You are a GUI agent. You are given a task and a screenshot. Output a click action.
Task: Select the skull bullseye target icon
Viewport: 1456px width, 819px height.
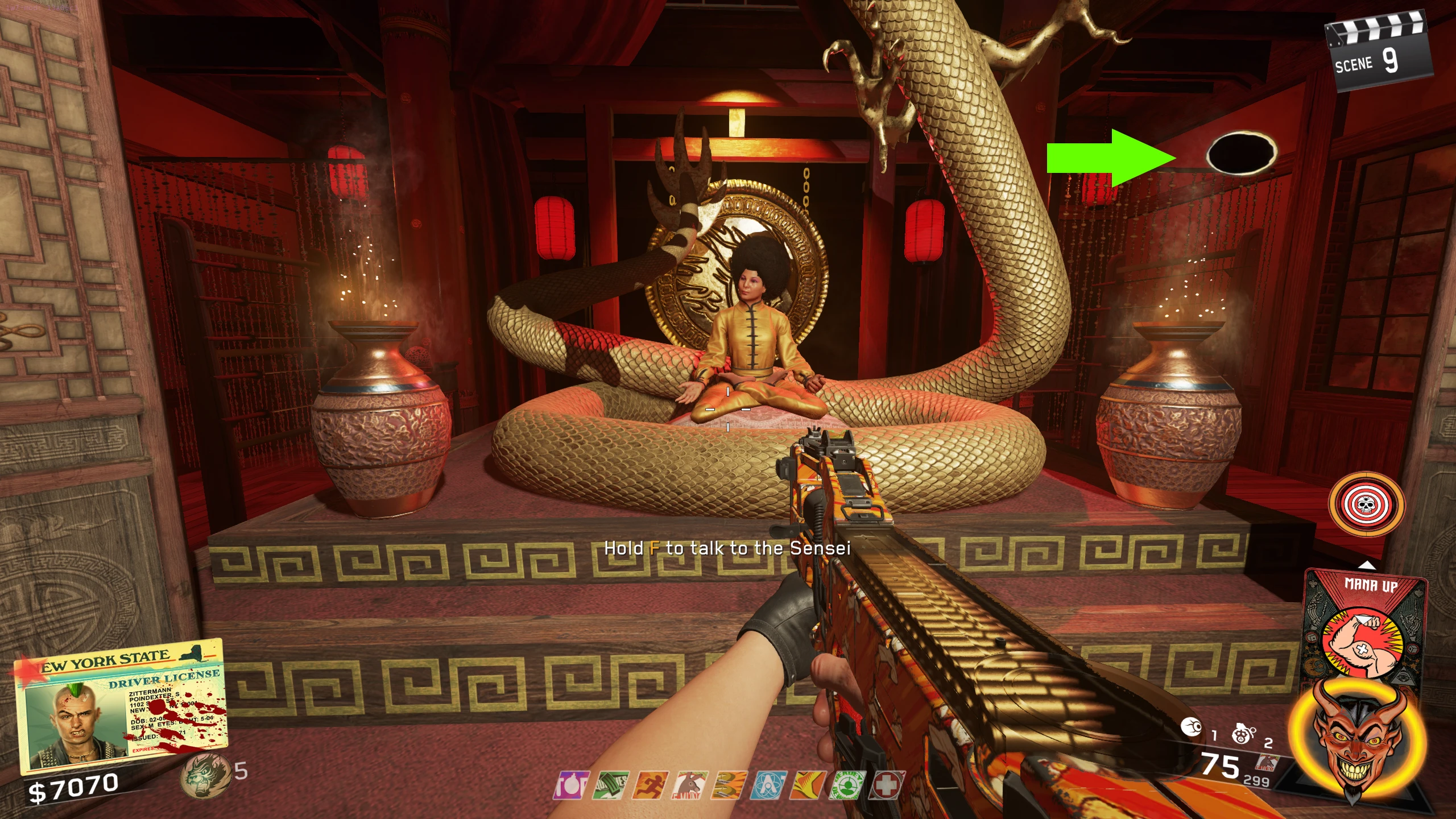click(x=1366, y=504)
